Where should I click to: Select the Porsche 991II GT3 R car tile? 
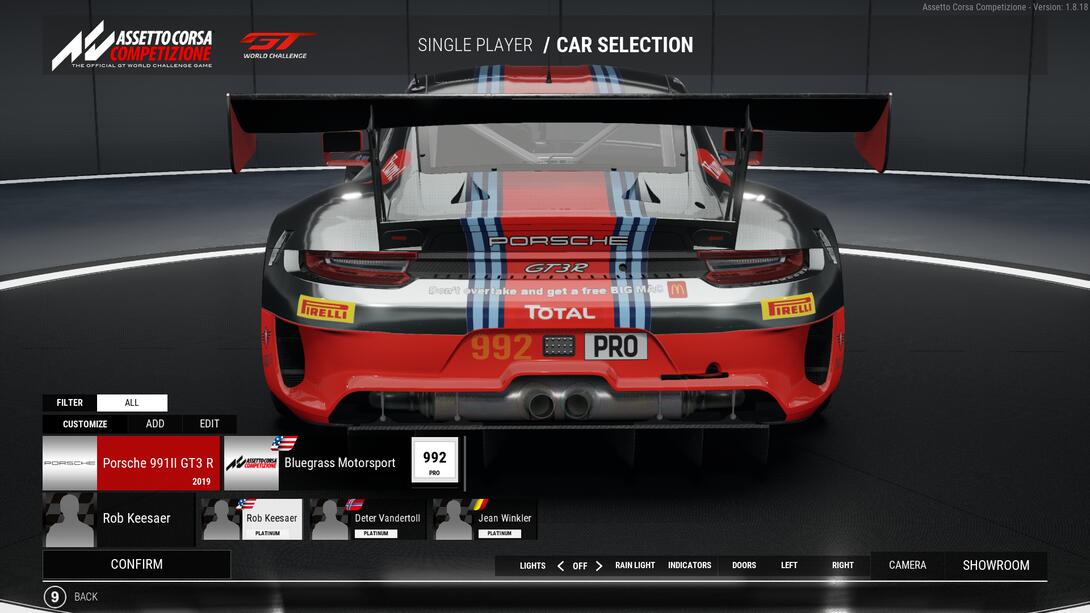click(x=131, y=463)
